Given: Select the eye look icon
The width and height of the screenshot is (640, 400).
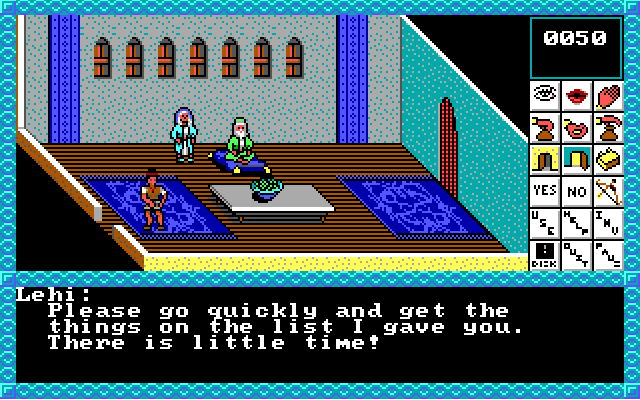Looking at the screenshot, I should 545,97.
